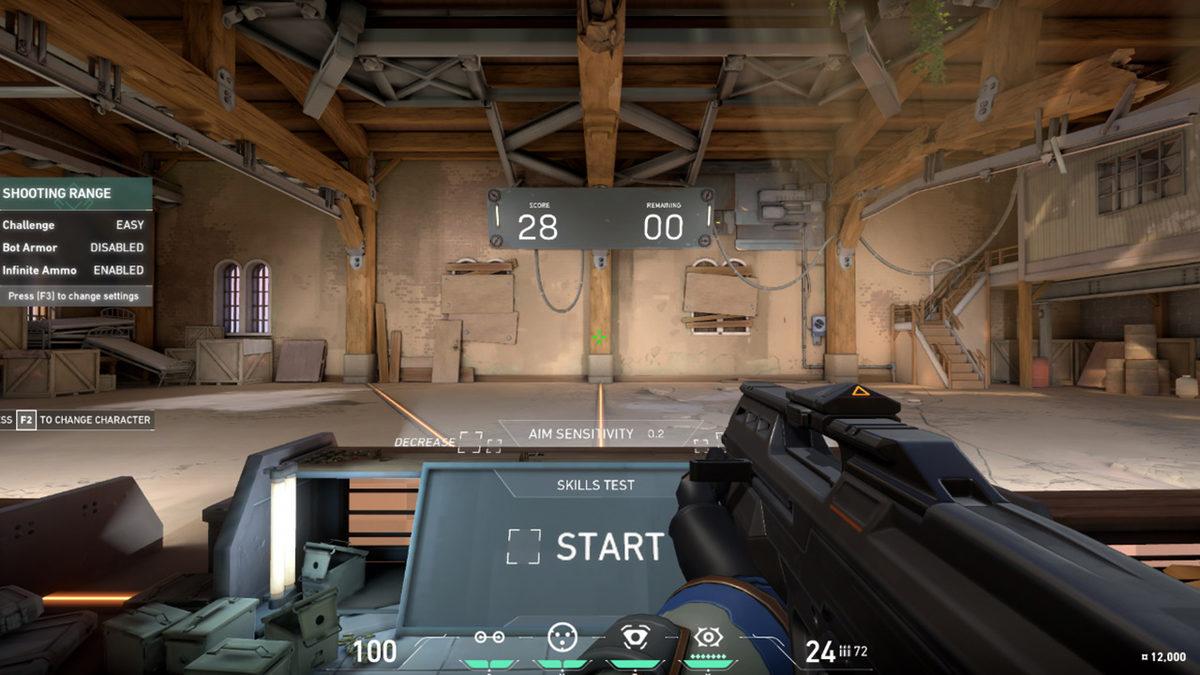Start the Skills Test

coord(586,546)
